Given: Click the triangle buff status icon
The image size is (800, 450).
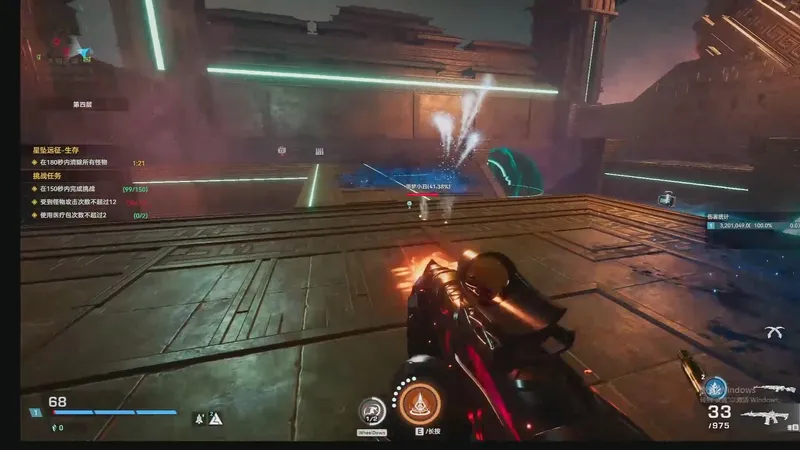Looking at the screenshot, I should [x=215, y=418].
